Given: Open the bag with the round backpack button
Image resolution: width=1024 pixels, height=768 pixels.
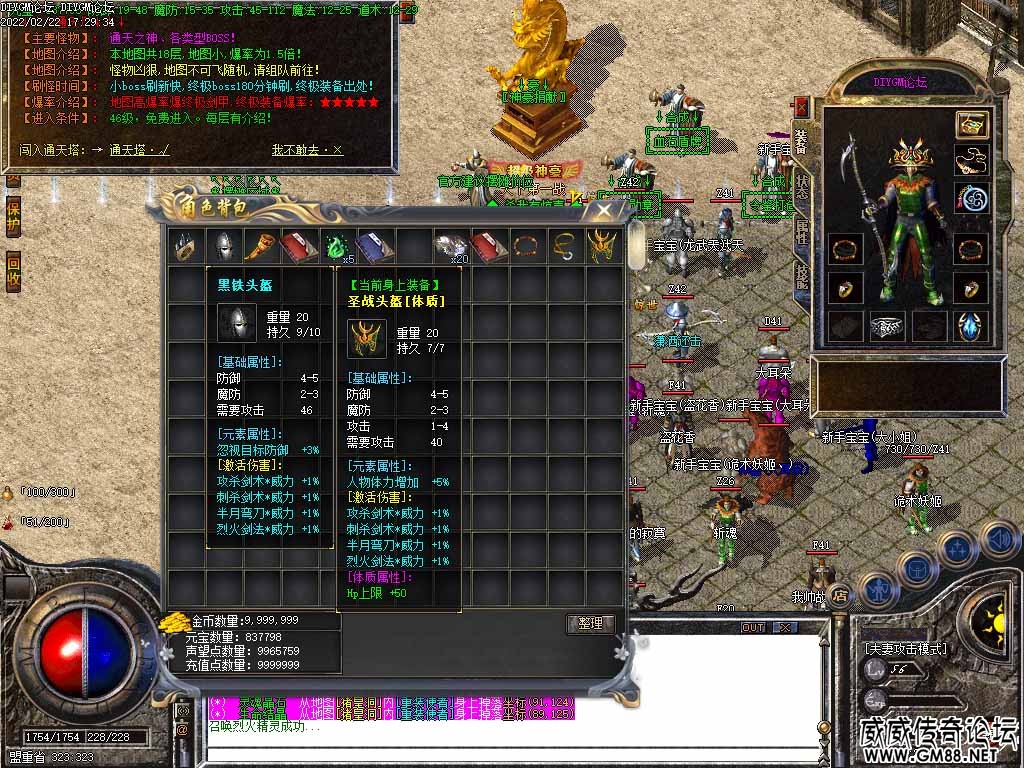Looking at the screenshot, I should click(916, 568).
